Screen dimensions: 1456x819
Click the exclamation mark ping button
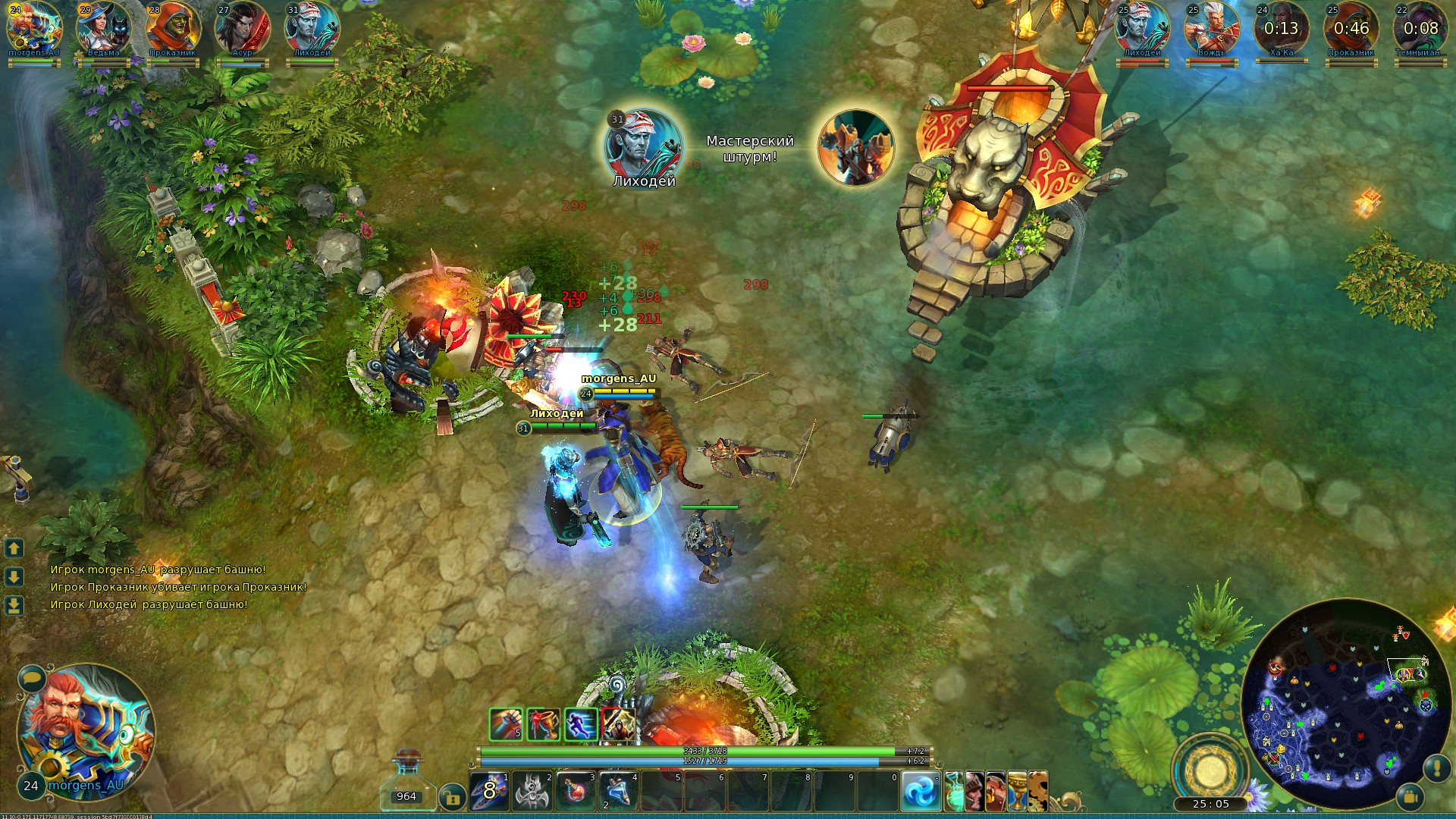pyautogui.click(x=1437, y=768)
